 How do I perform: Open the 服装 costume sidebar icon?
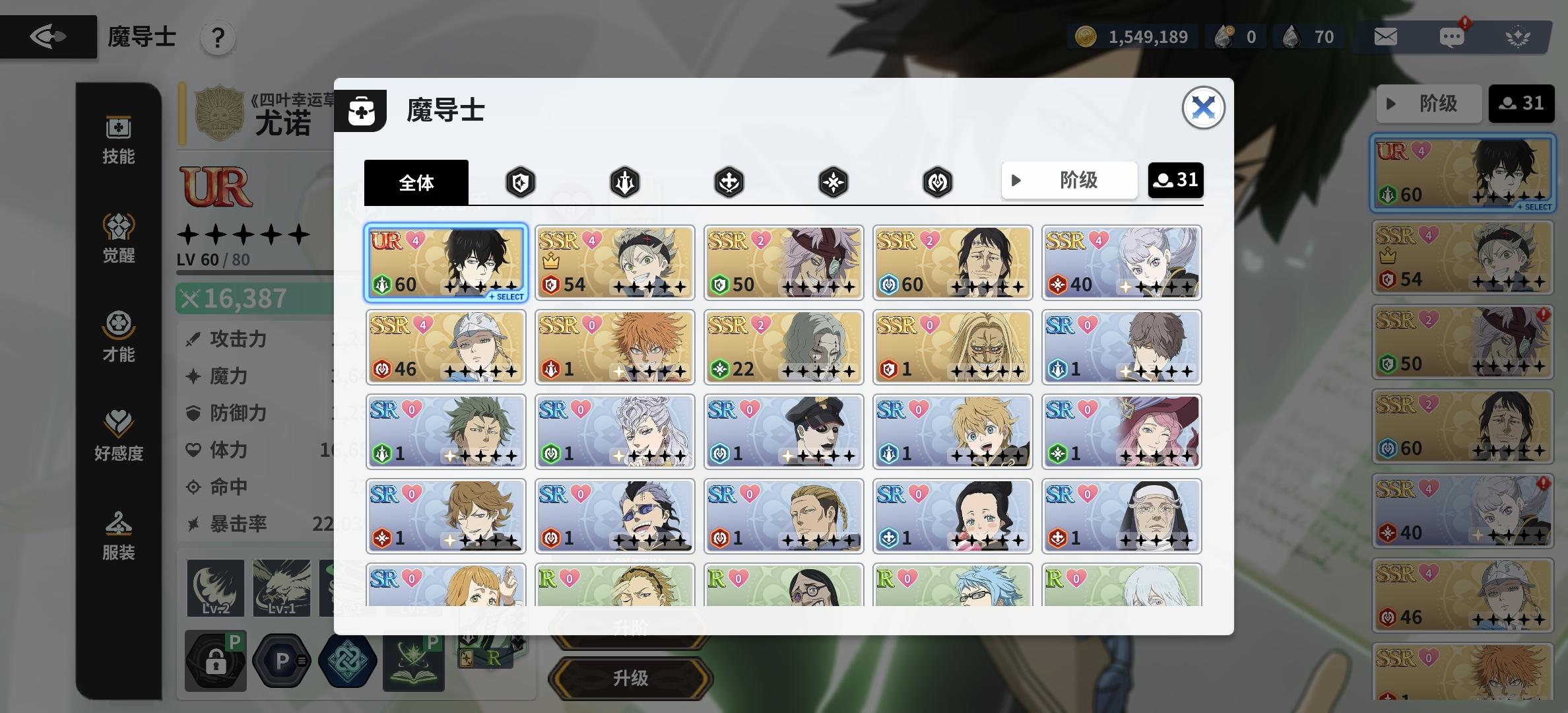tap(119, 535)
